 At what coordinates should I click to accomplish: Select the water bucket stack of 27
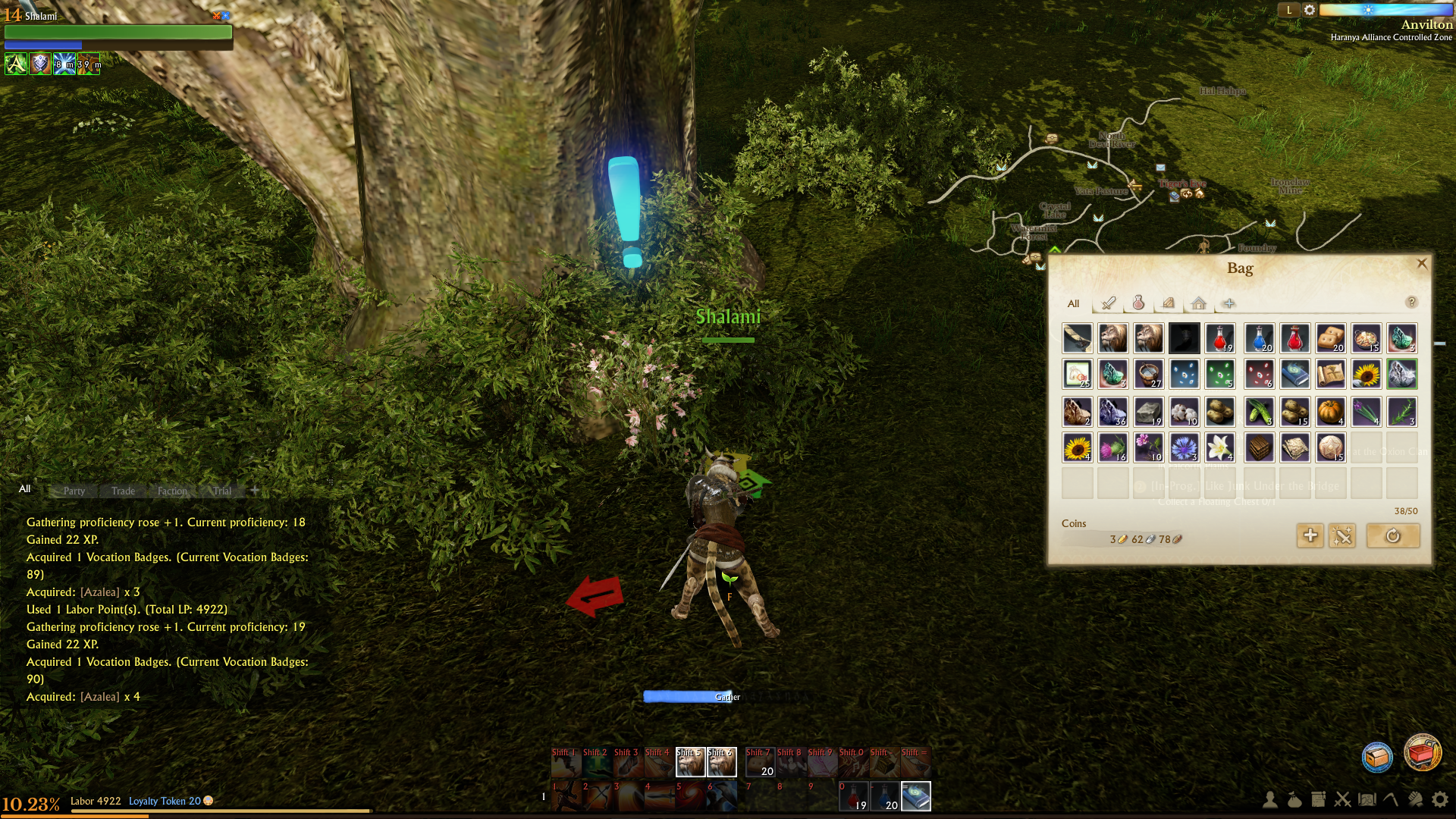click(x=1149, y=375)
